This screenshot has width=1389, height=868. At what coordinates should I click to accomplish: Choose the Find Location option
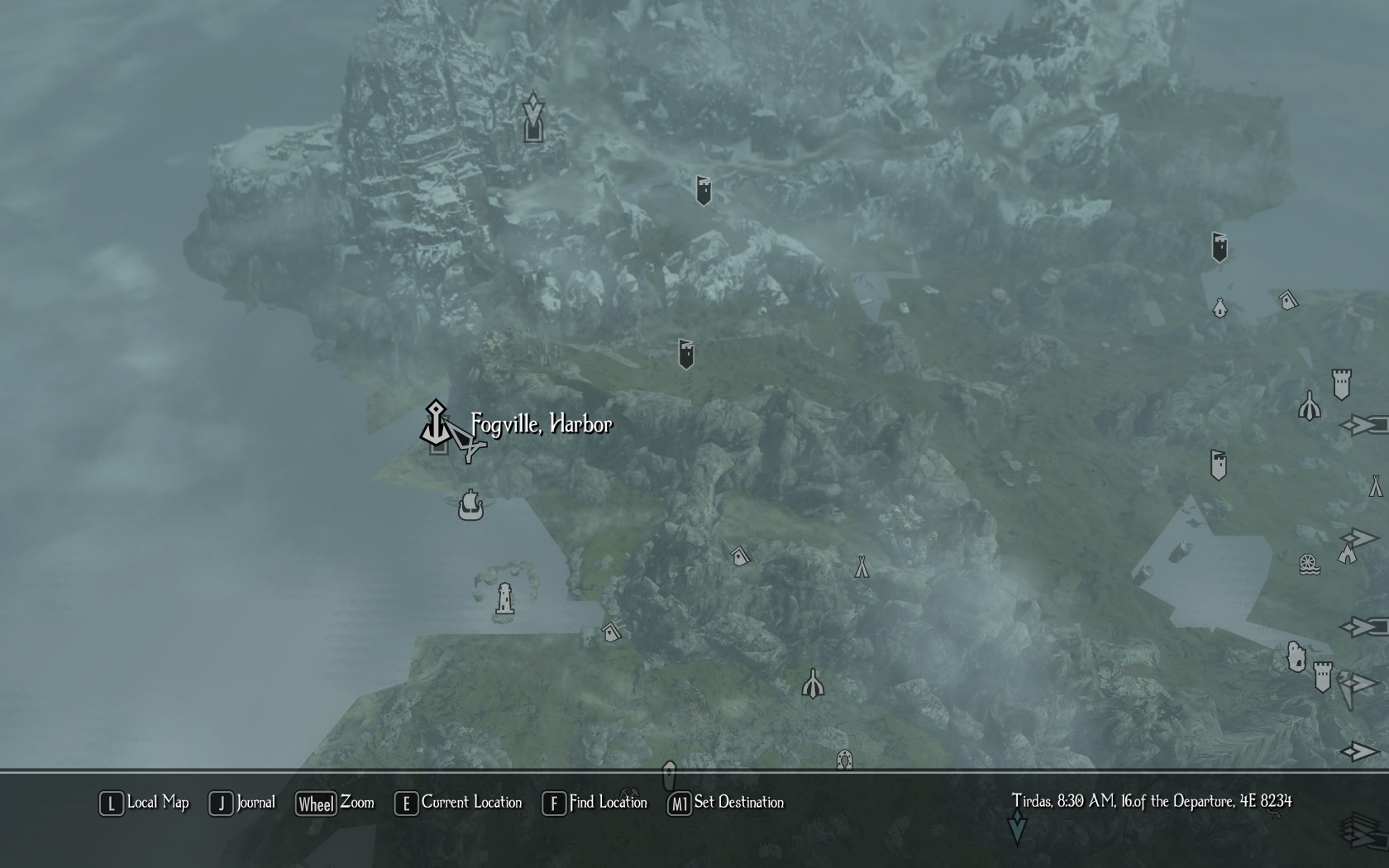click(x=595, y=803)
